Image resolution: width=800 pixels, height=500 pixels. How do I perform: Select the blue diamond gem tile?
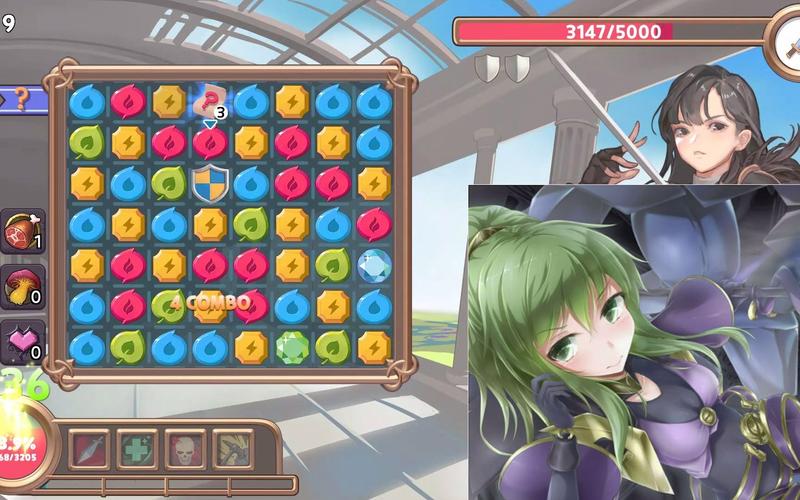point(373,265)
